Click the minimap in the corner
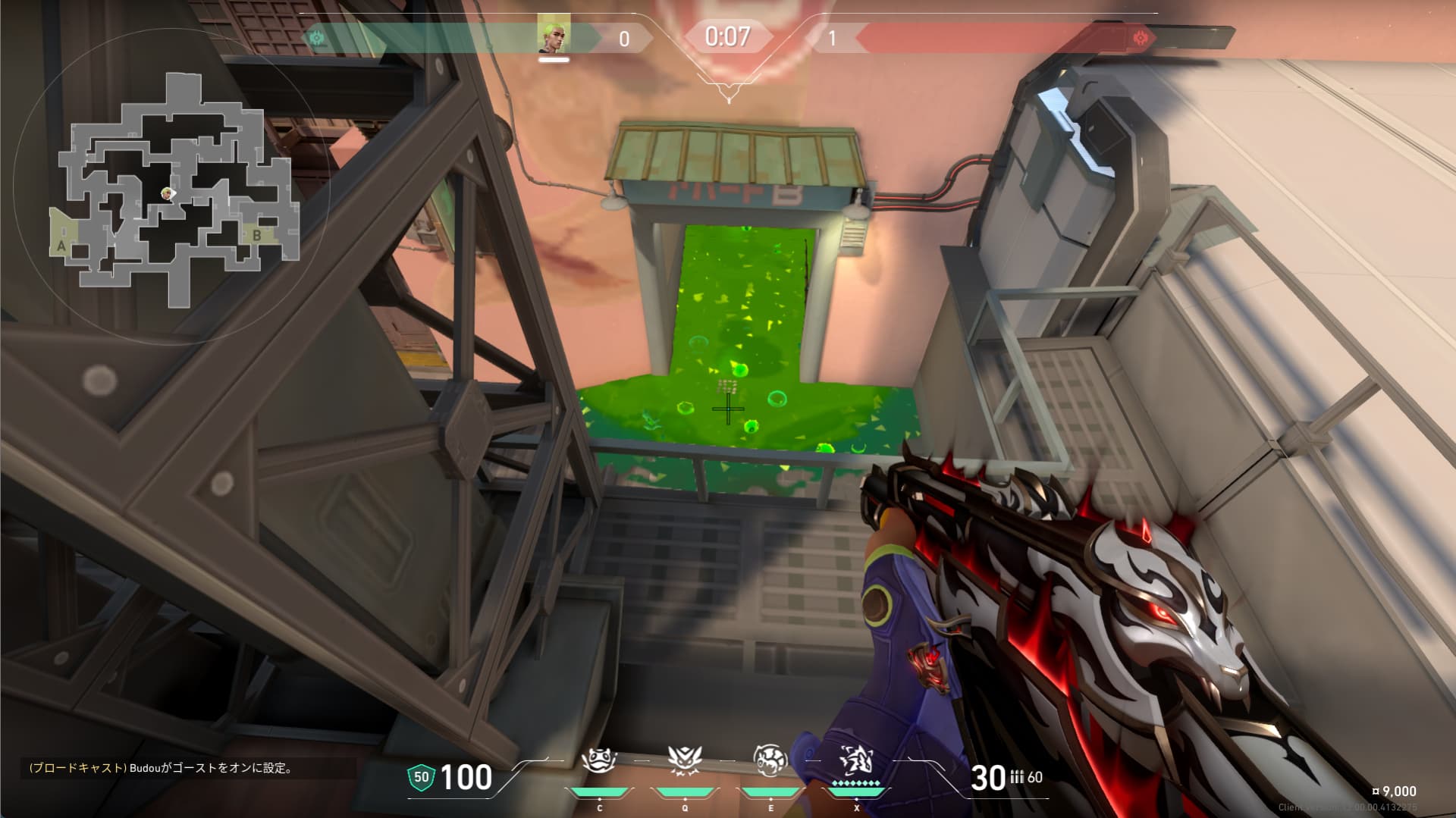This screenshot has height=818, width=1456. 173,188
